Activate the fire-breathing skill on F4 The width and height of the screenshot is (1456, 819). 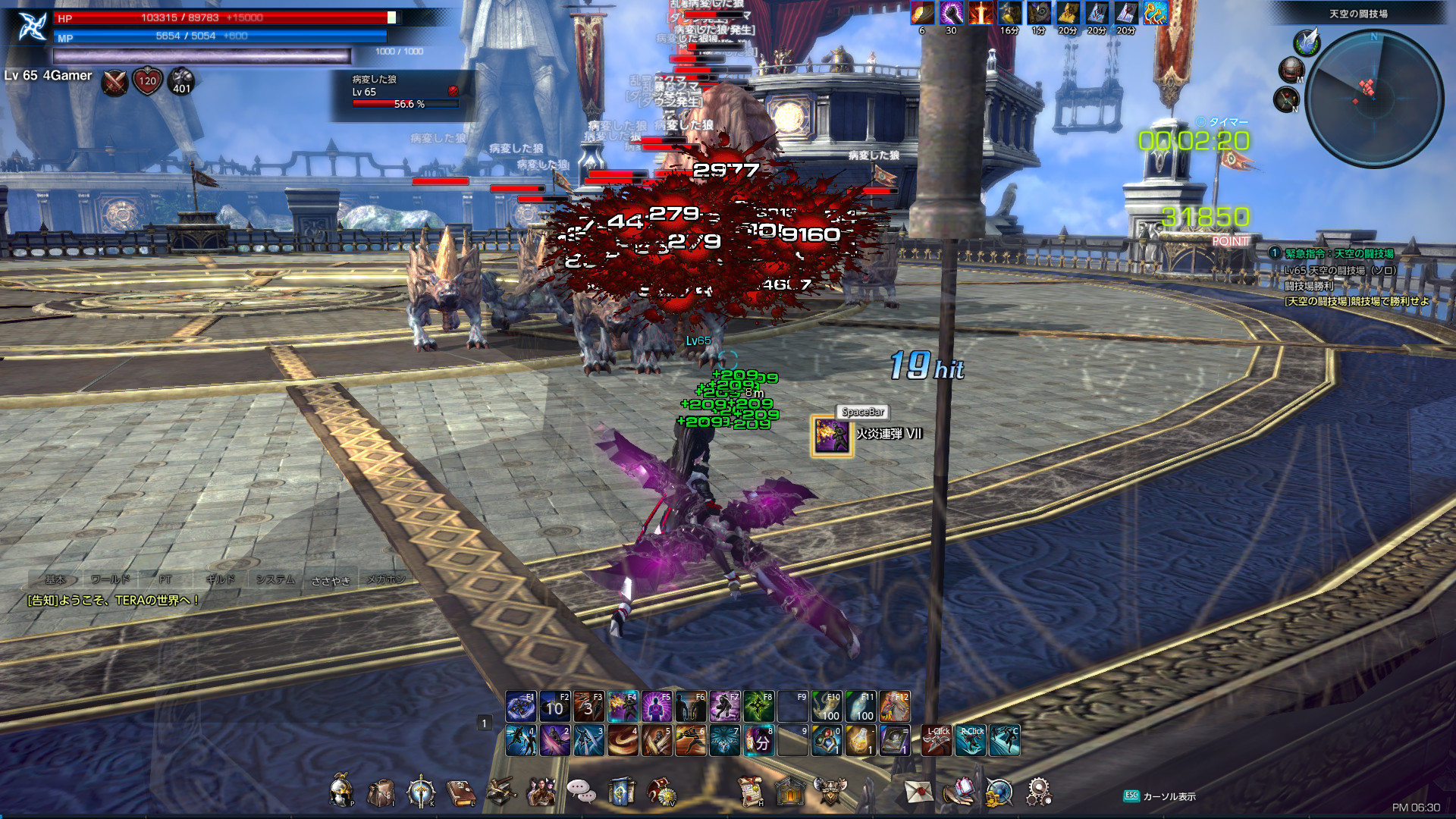click(x=623, y=707)
